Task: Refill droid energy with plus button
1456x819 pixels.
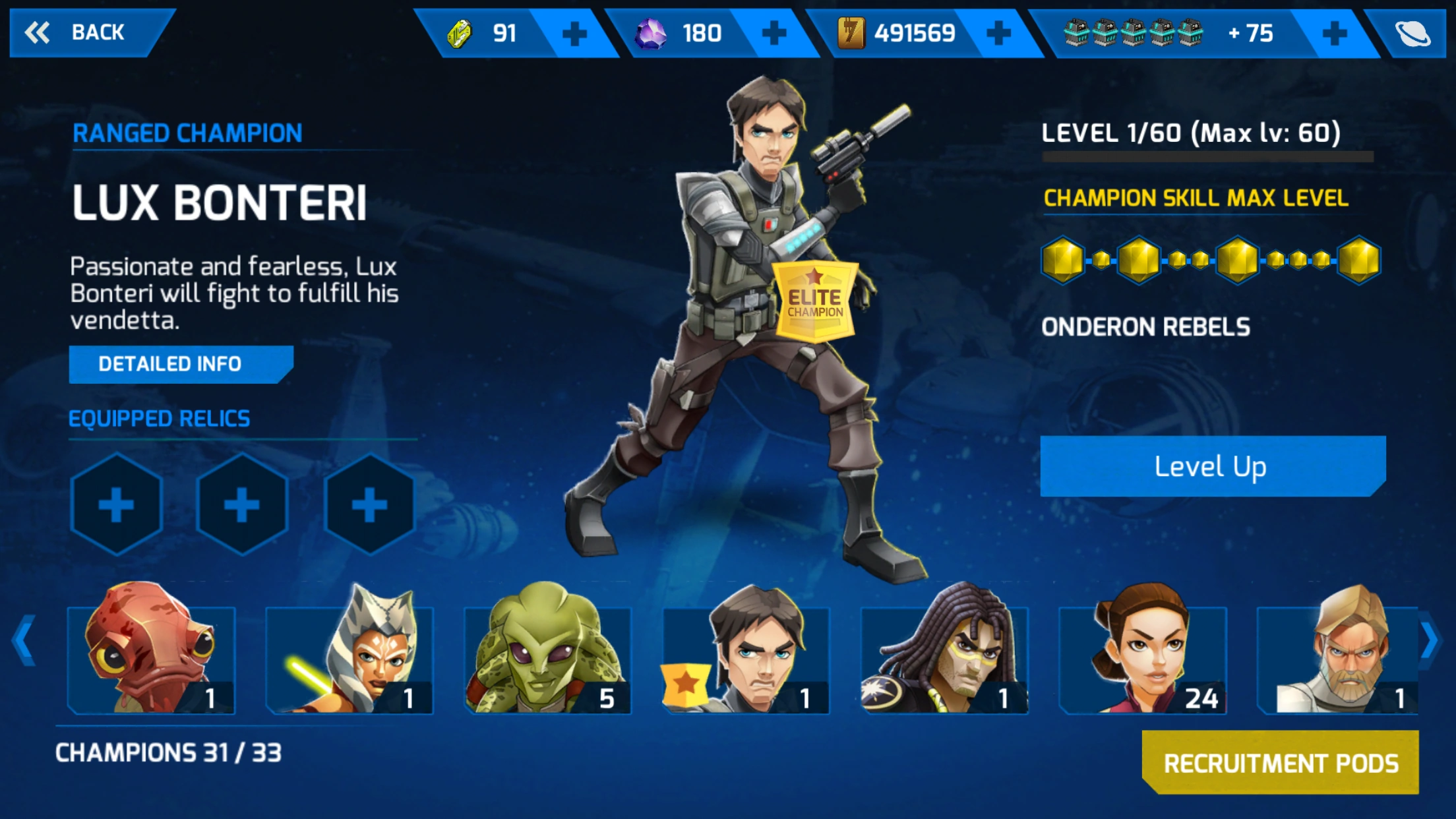Action: point(1334,33)
